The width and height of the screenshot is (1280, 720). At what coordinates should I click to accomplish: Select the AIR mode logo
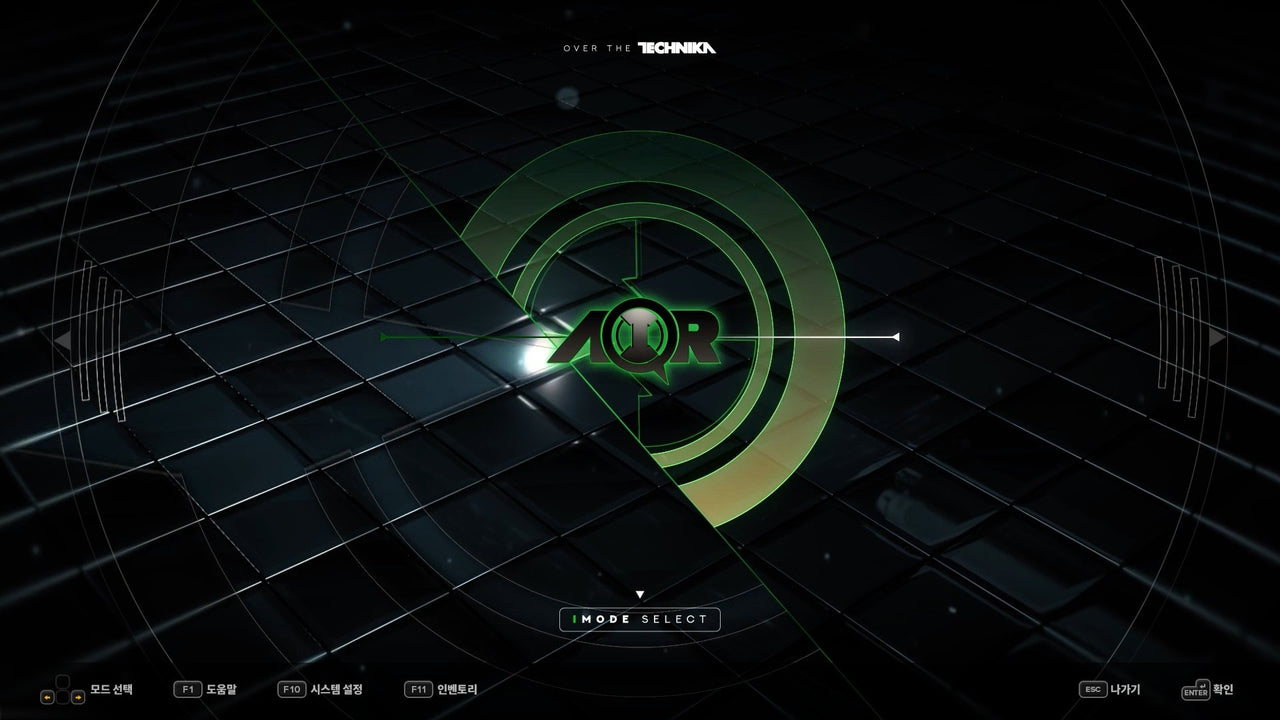pos(635,338)
